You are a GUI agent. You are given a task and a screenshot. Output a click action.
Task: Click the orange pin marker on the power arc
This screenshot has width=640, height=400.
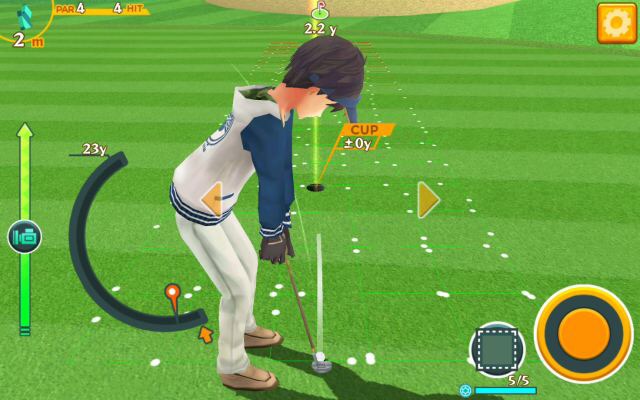172,294
